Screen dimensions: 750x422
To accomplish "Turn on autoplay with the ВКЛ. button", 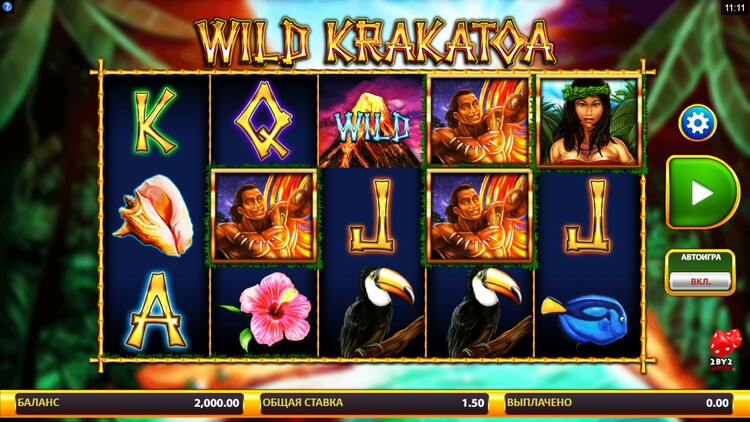I will click(700, 281).
